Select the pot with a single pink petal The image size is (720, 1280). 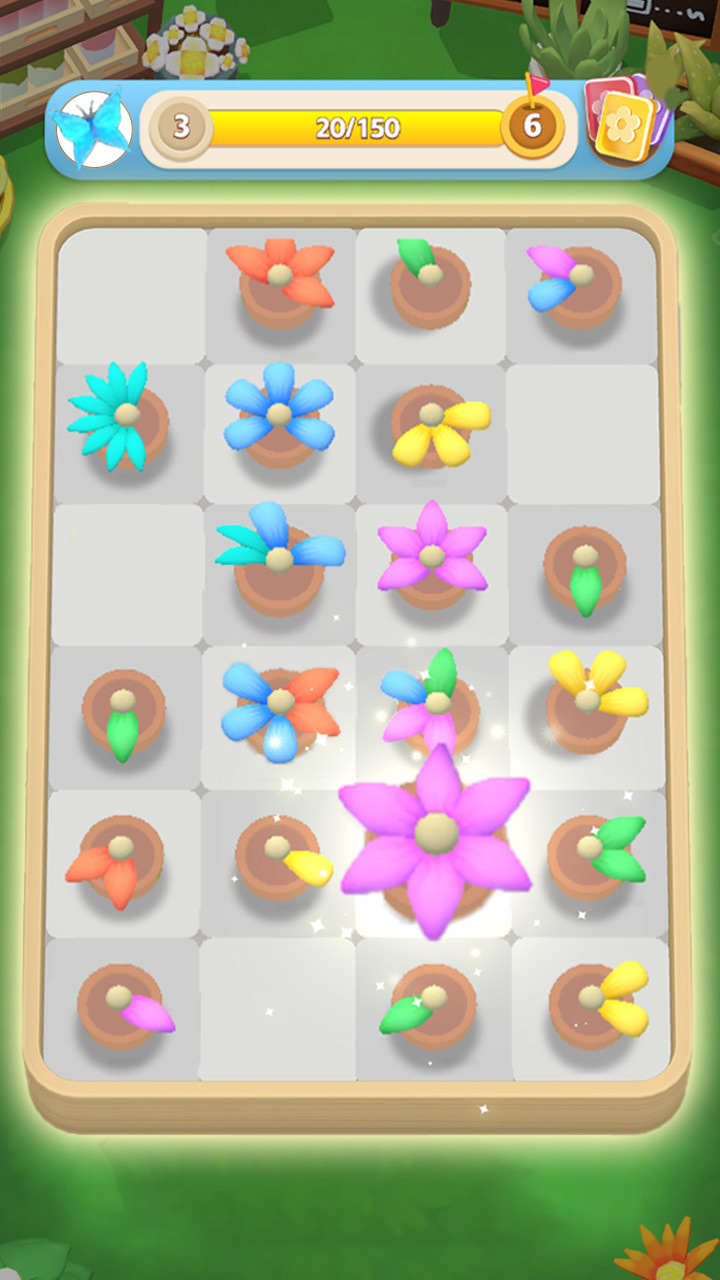coord(125,1004)
